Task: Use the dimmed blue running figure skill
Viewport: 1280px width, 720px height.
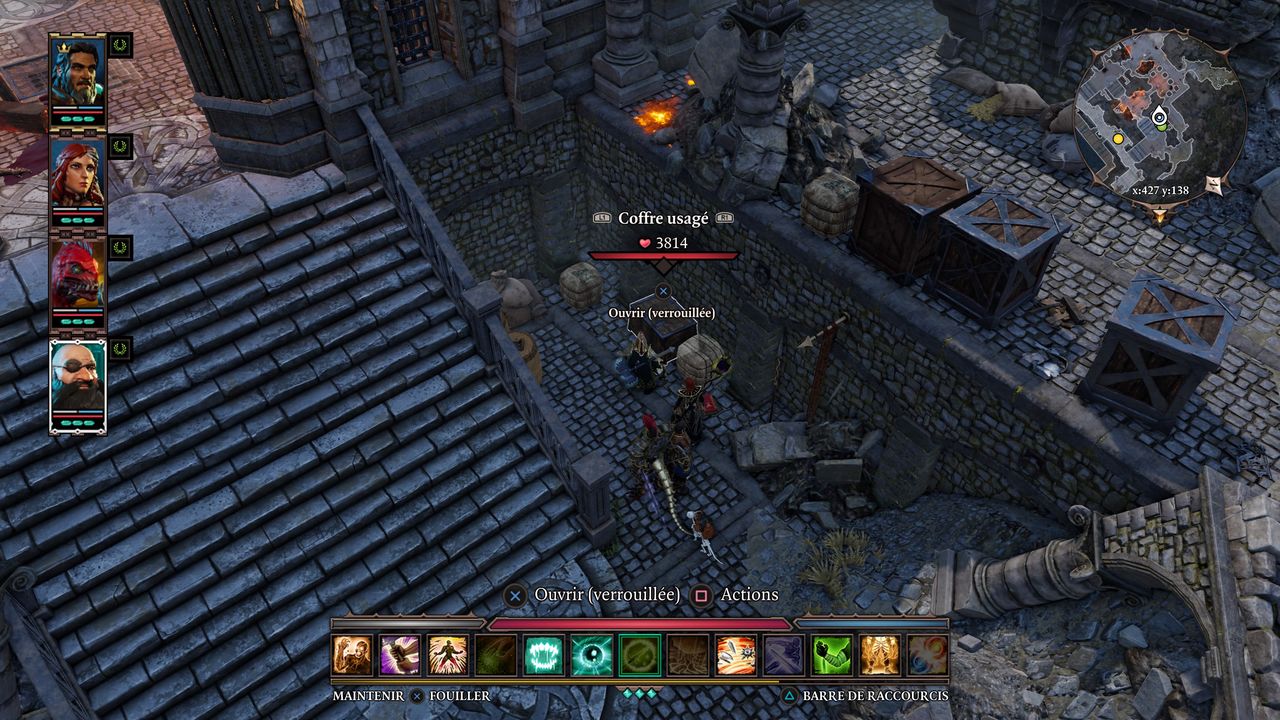Action: pyautogui.click(x=784, y=655)
